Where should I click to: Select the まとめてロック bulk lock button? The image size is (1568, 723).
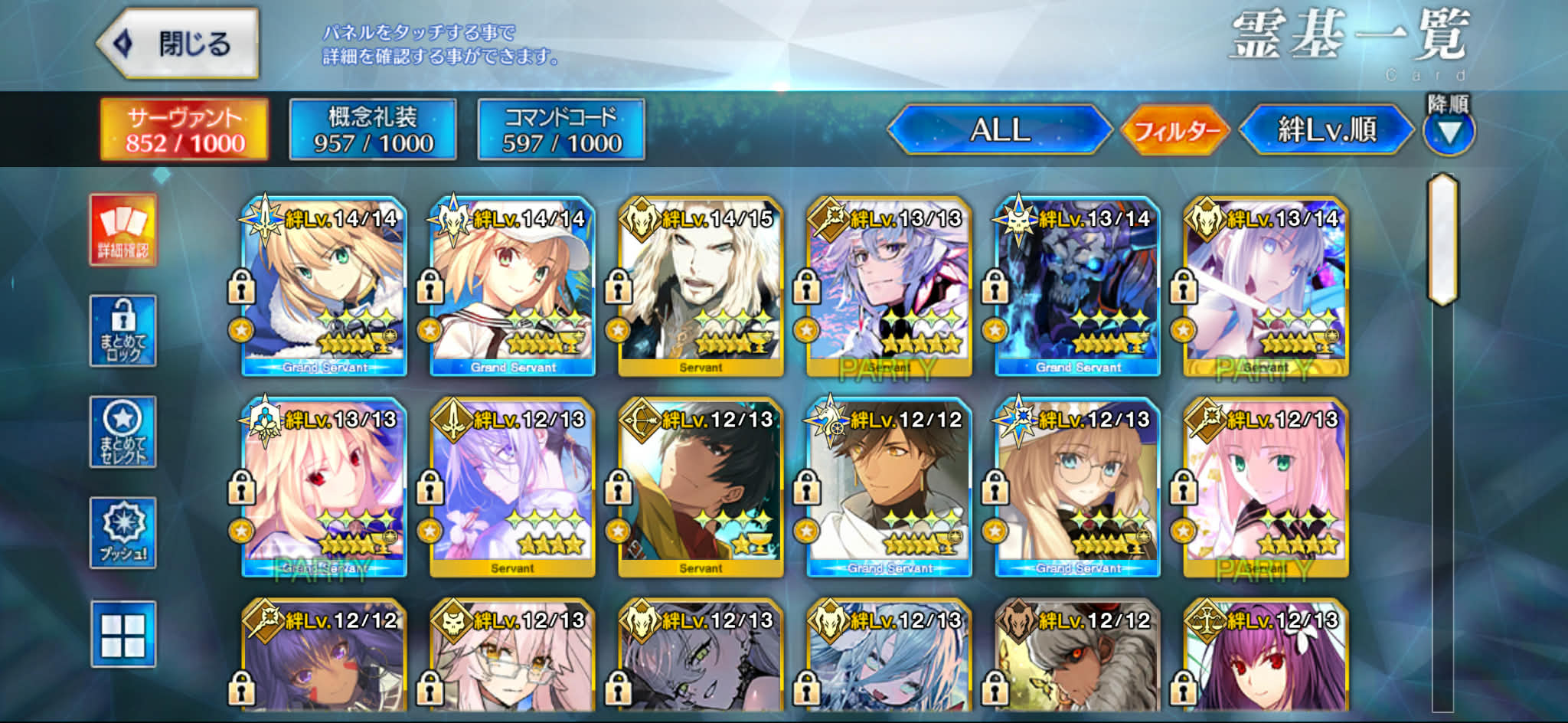(123, 331)
